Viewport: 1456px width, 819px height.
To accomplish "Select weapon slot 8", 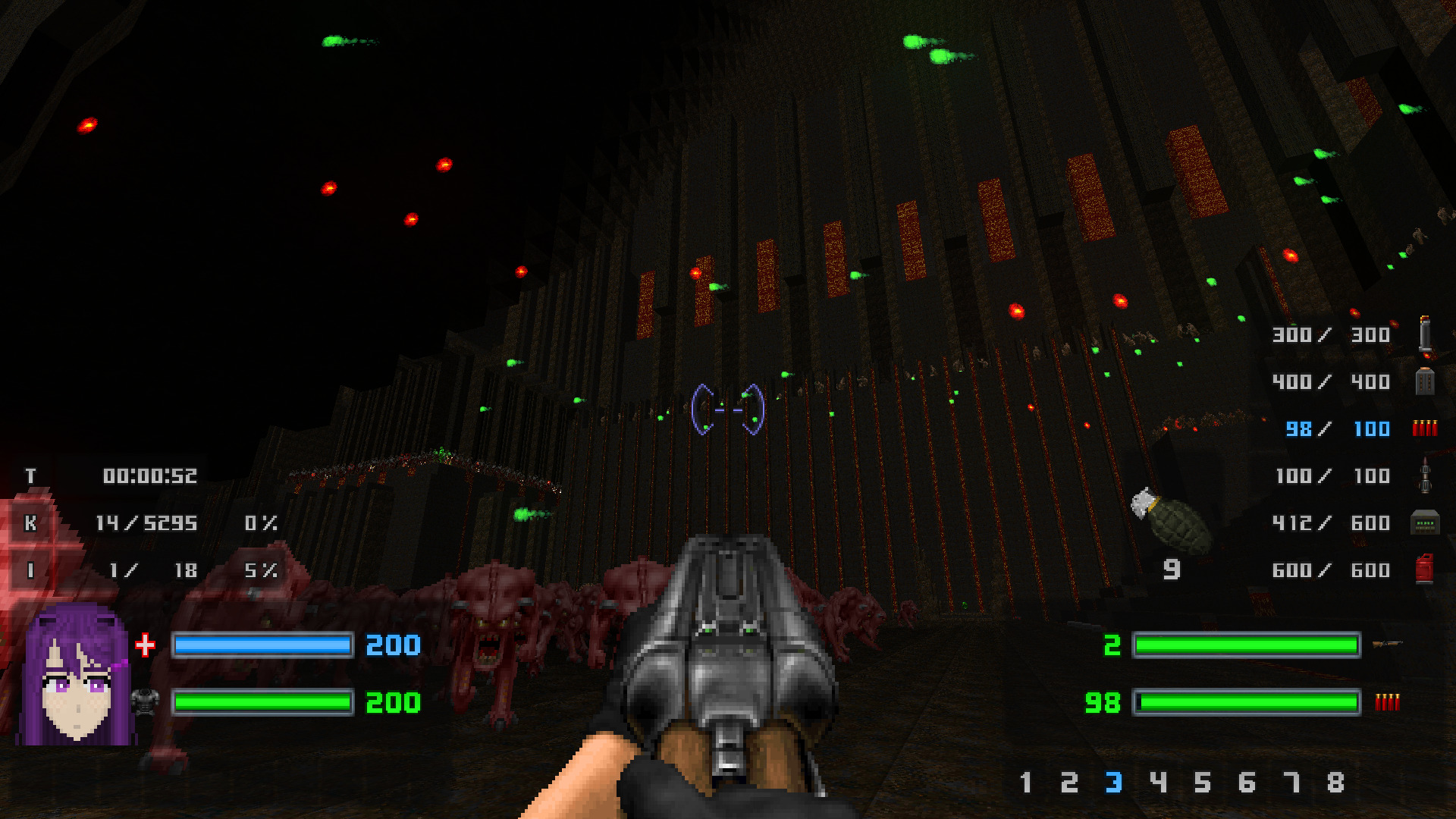I will [1335, 782].
